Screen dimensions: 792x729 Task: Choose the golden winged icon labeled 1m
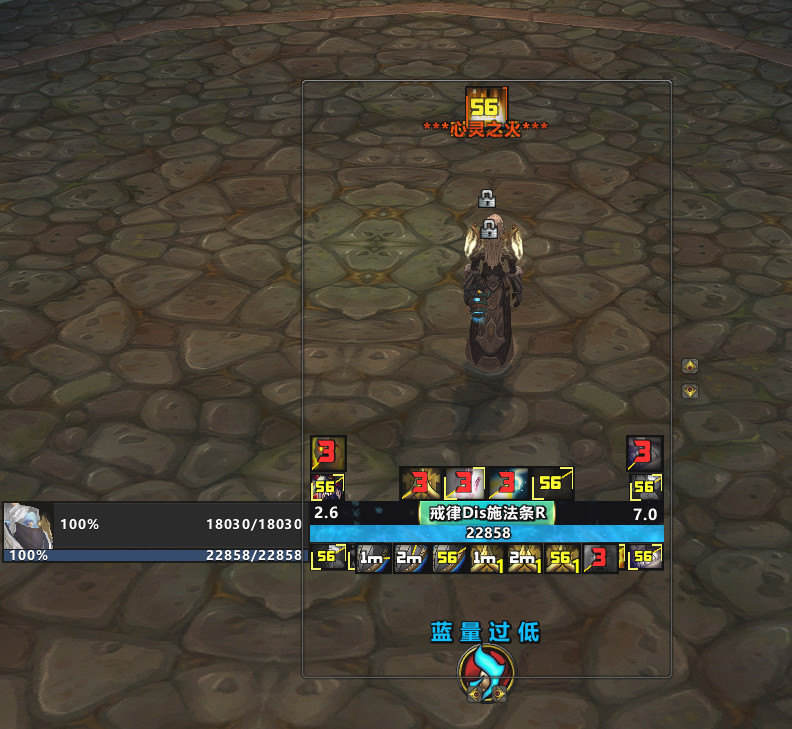click(485, 559)
